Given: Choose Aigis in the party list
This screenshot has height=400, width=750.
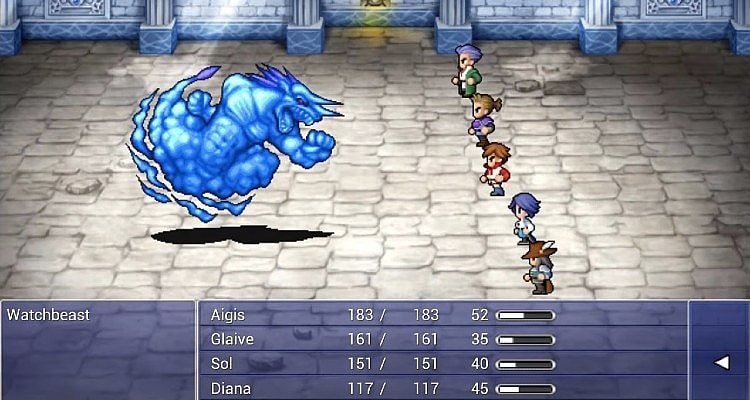Looking at the screenshot, I should pos(228,314).
